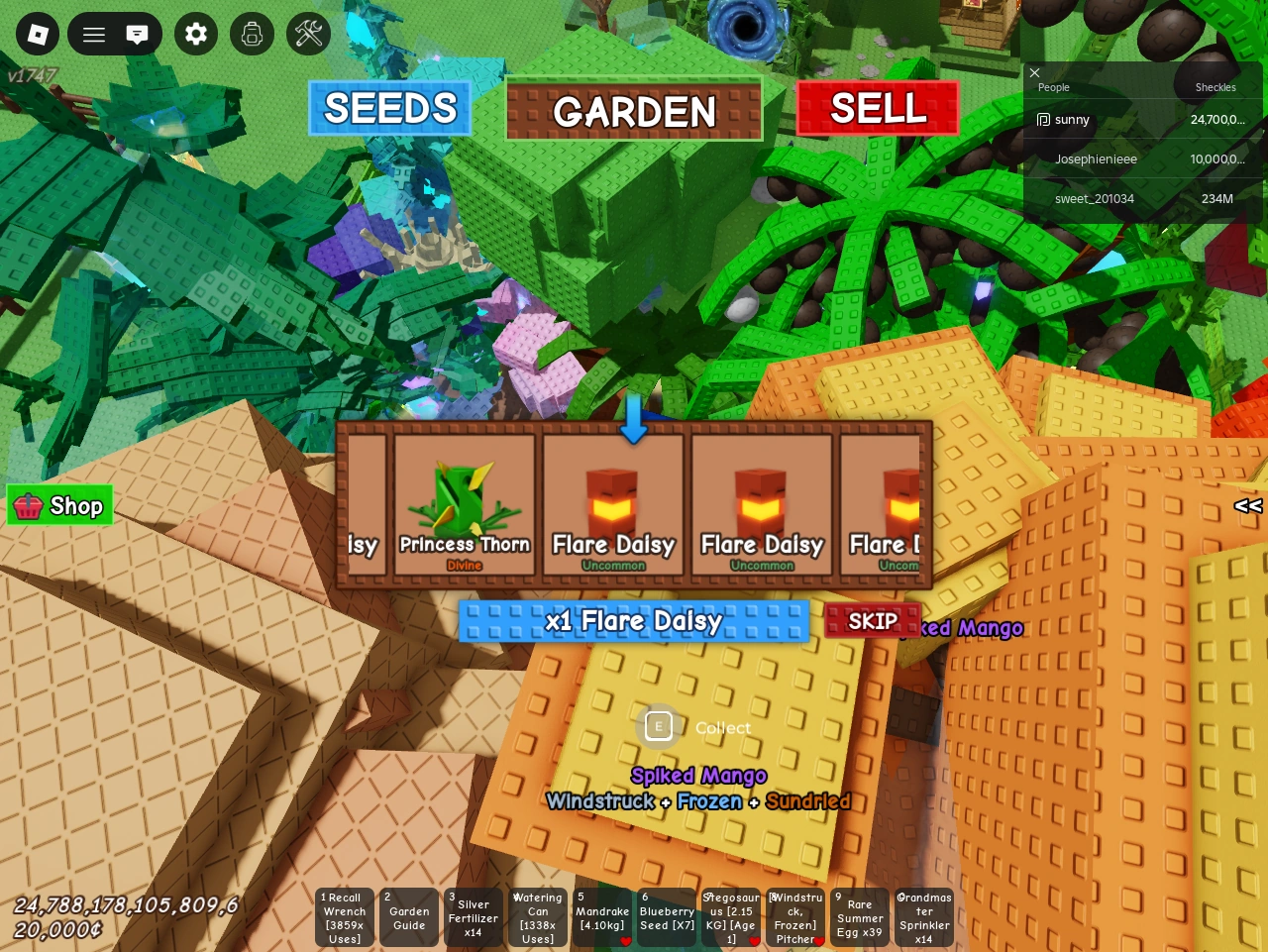
Task: Open the backpack inventory icon
Action: pos(252,33)
